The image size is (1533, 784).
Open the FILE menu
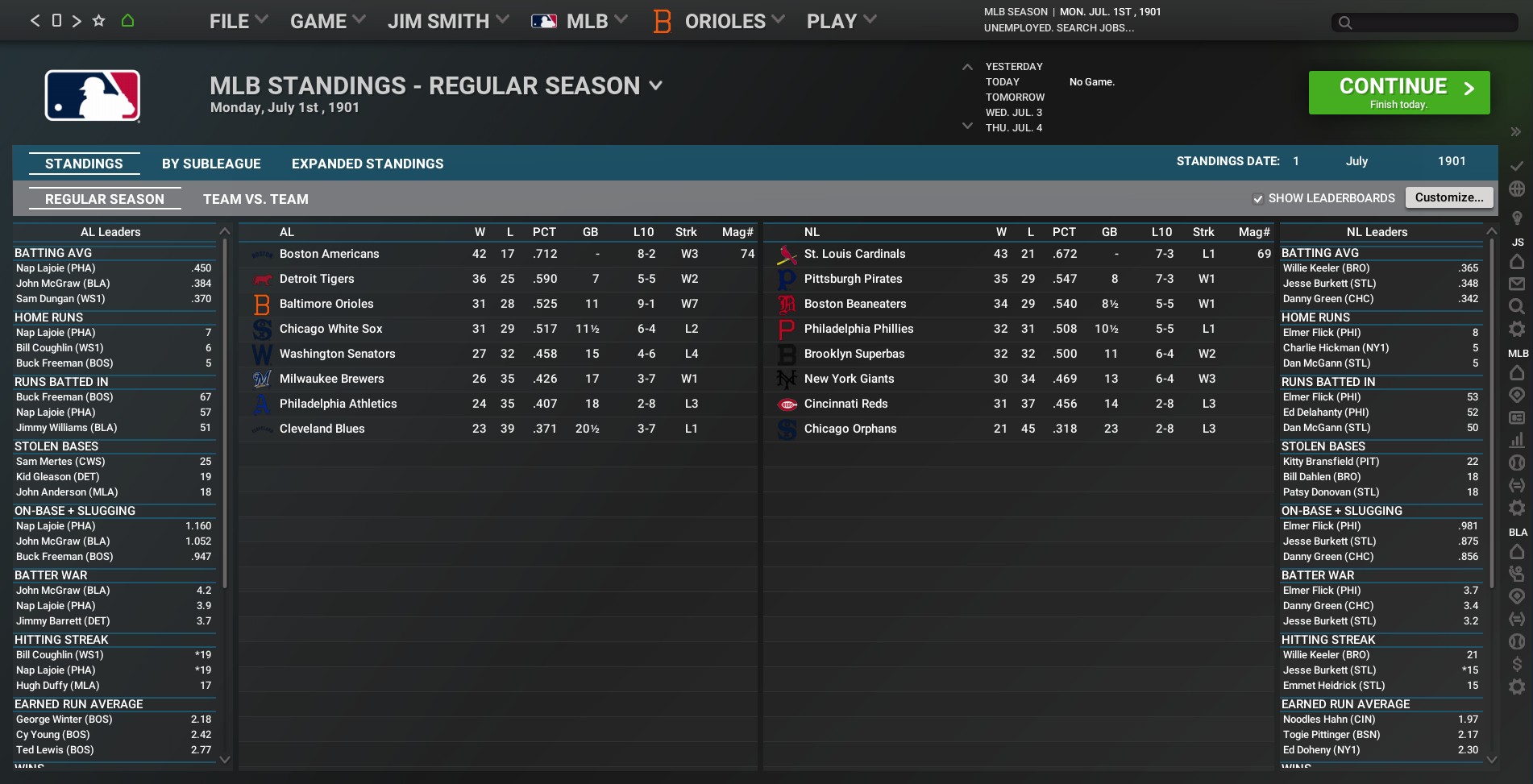pos(238,21)
